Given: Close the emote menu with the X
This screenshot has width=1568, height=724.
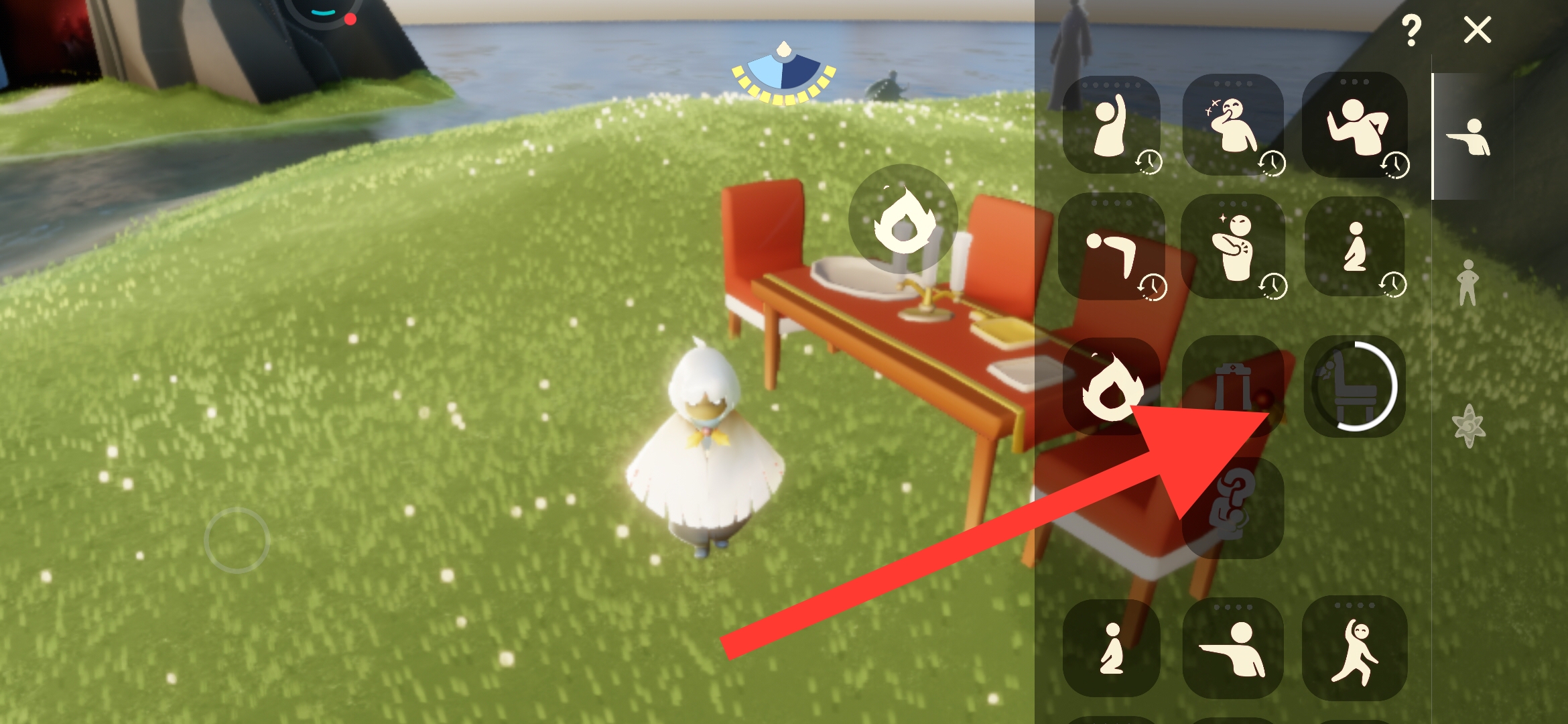Looking at the screenshot, I should click(1477, 30).
